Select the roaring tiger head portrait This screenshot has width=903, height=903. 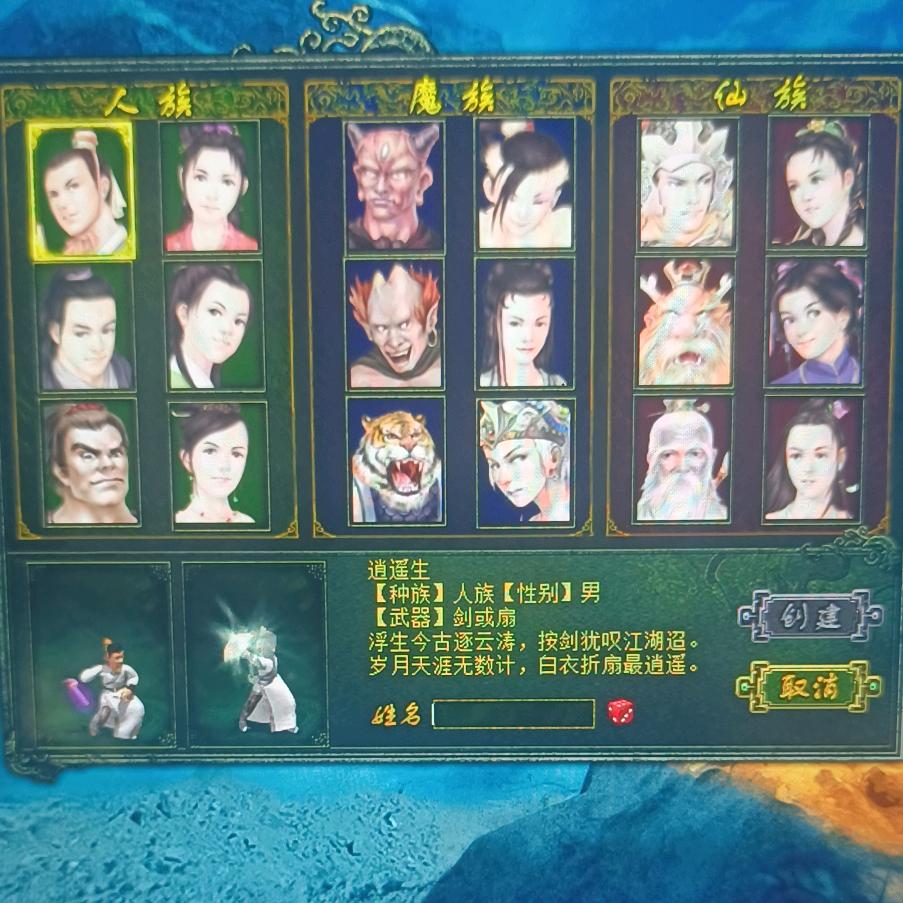396,461
